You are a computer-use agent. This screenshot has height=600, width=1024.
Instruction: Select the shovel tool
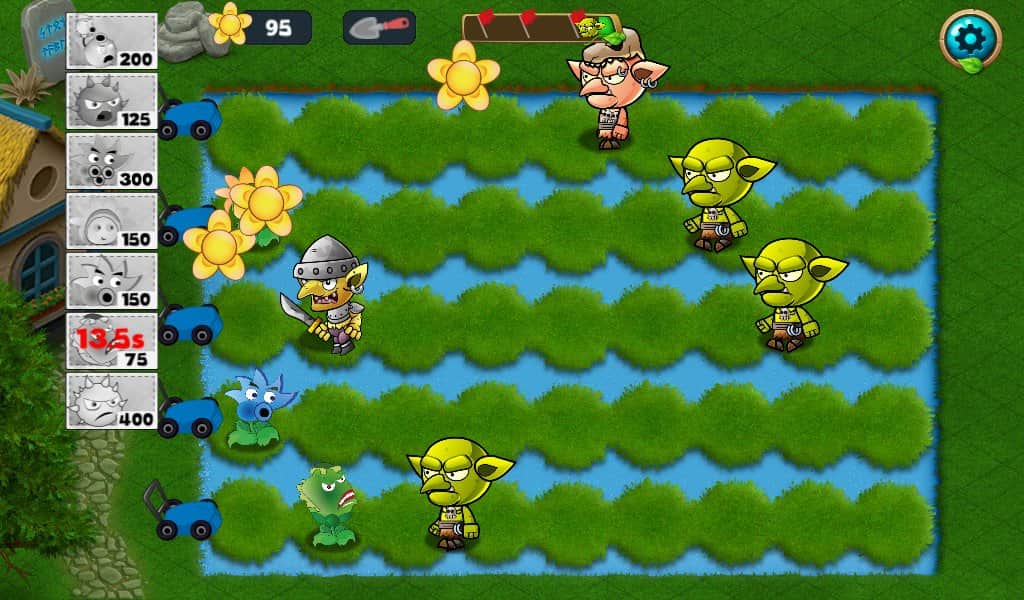pyautogui.click(x=379, y=27)
